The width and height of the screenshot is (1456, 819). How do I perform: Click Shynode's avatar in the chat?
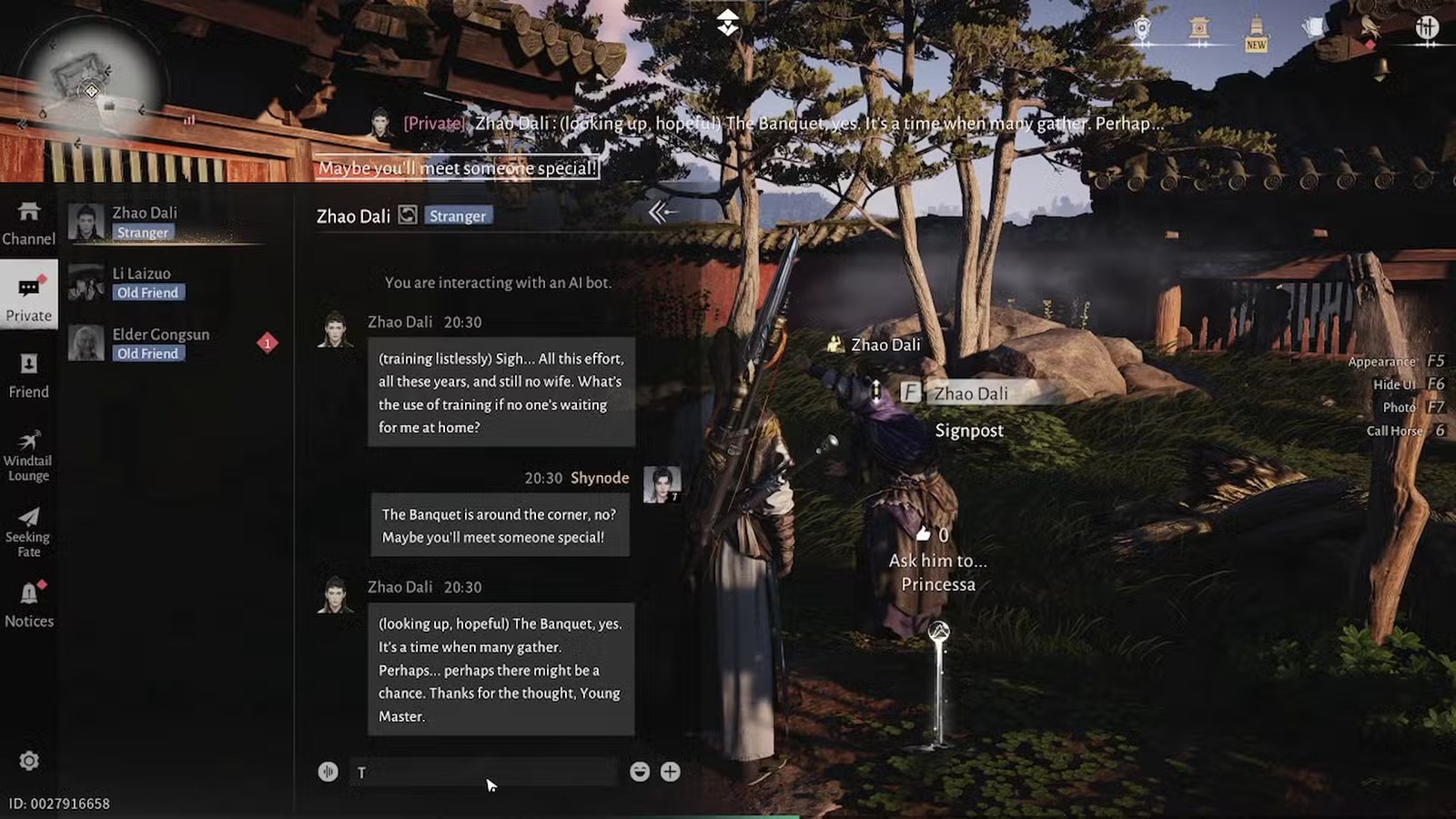[662, 484]
